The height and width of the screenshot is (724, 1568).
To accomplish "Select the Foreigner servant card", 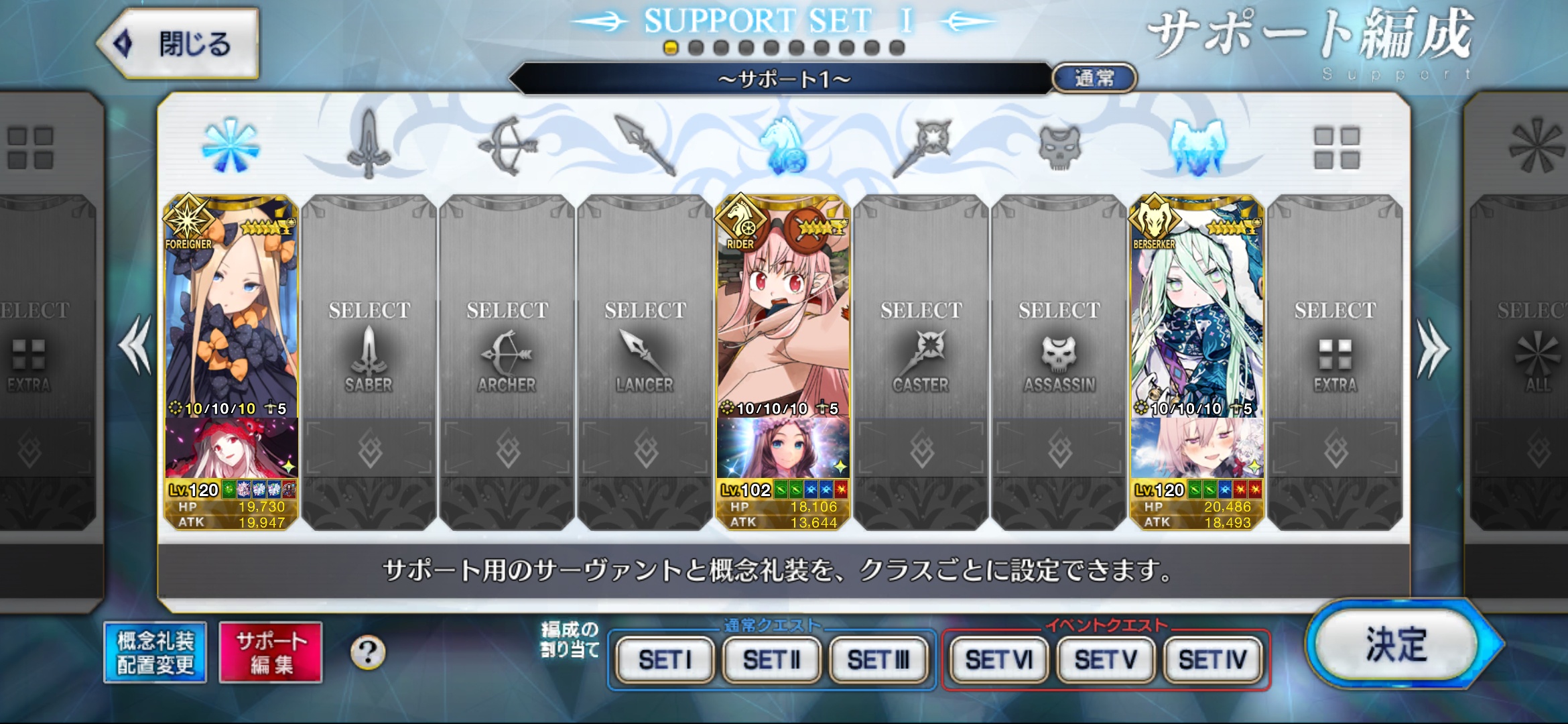I will click(231, 308).
